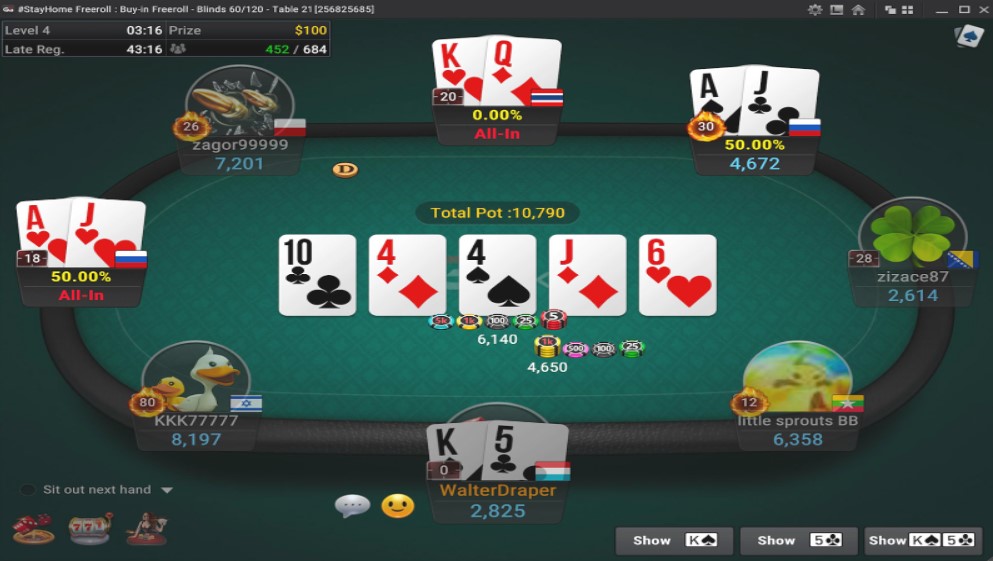Launch the roulette and dice game icon

coord(33,528)
